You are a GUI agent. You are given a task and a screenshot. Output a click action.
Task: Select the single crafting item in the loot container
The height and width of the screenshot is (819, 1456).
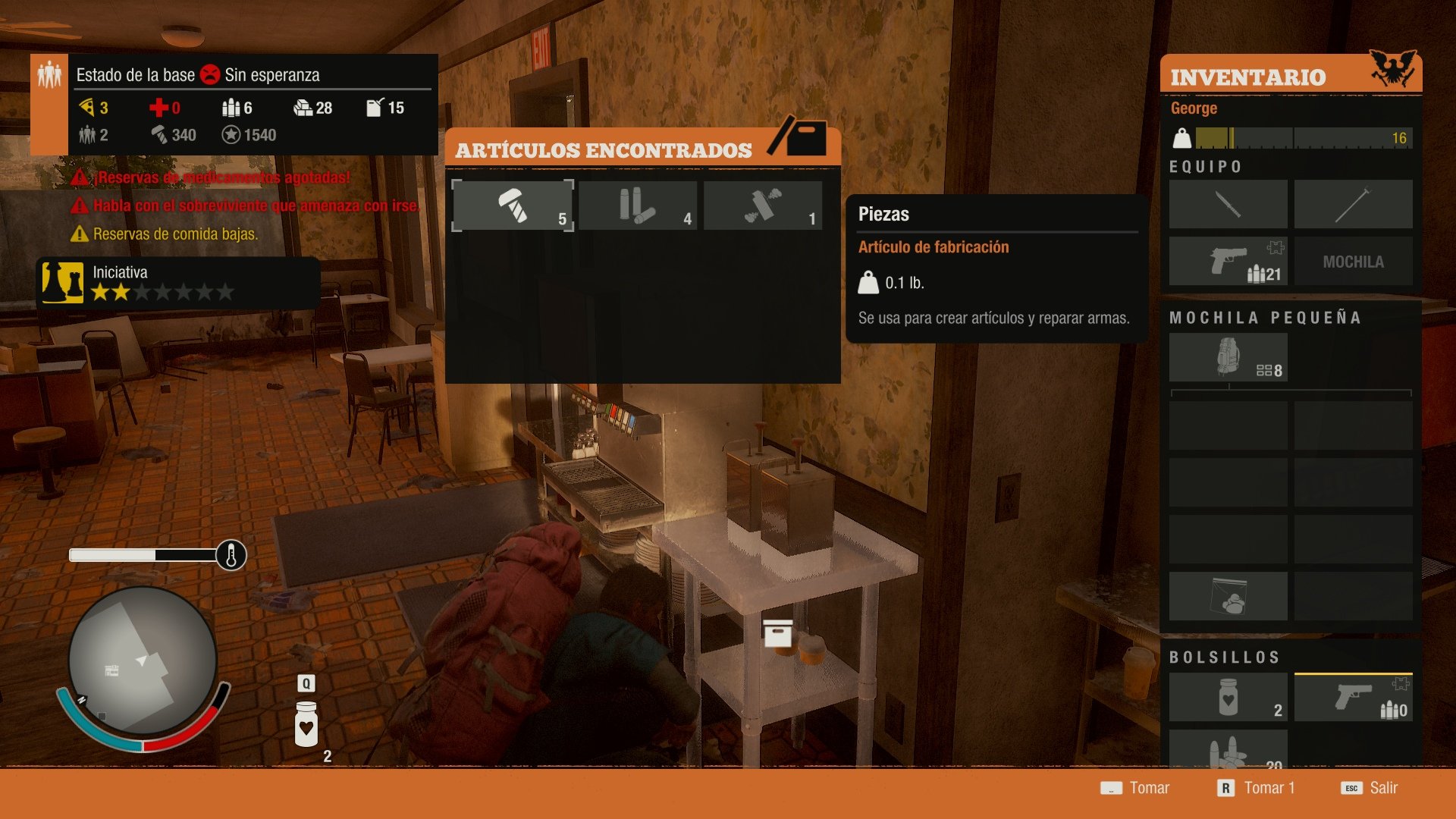pyautogui.click(x=762, y=205)
